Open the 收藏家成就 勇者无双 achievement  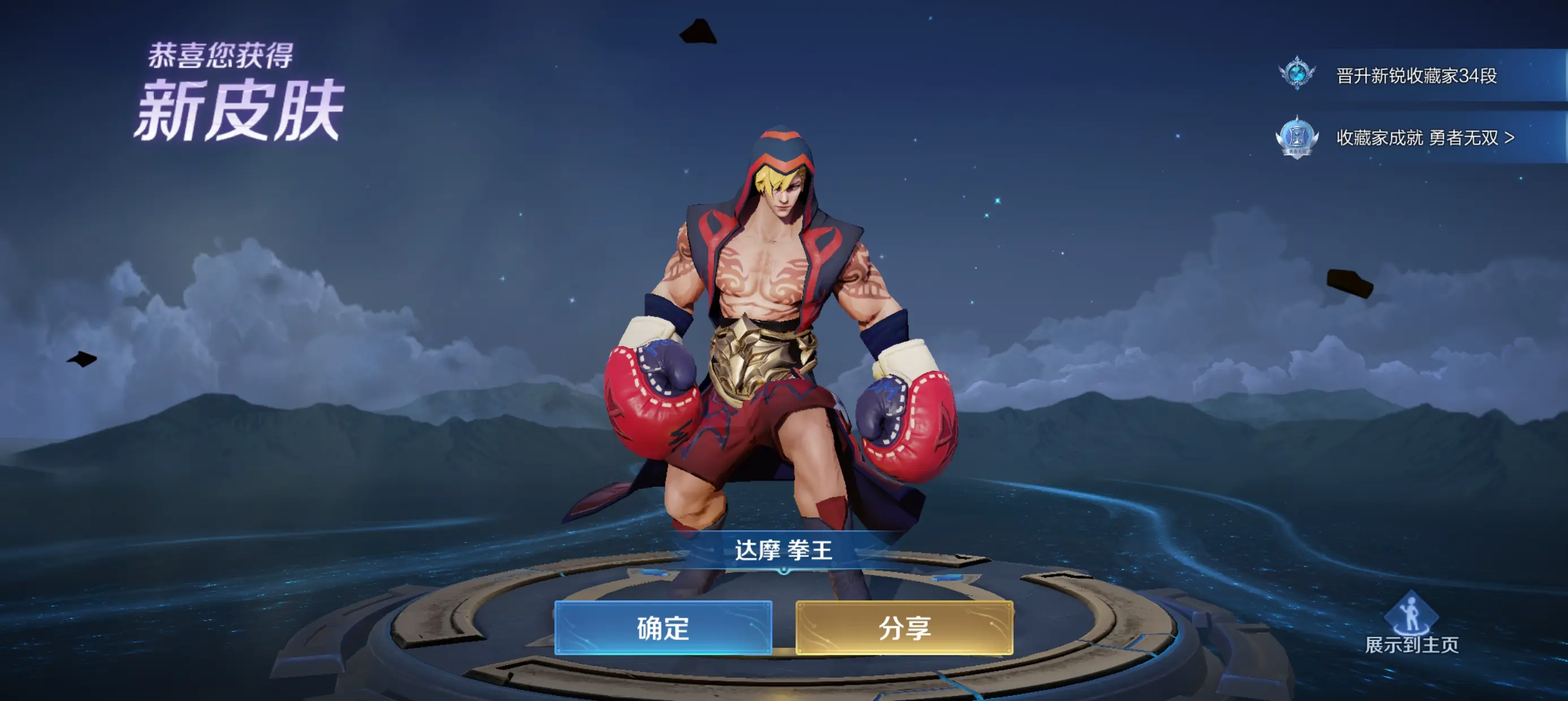(1424, 137)
